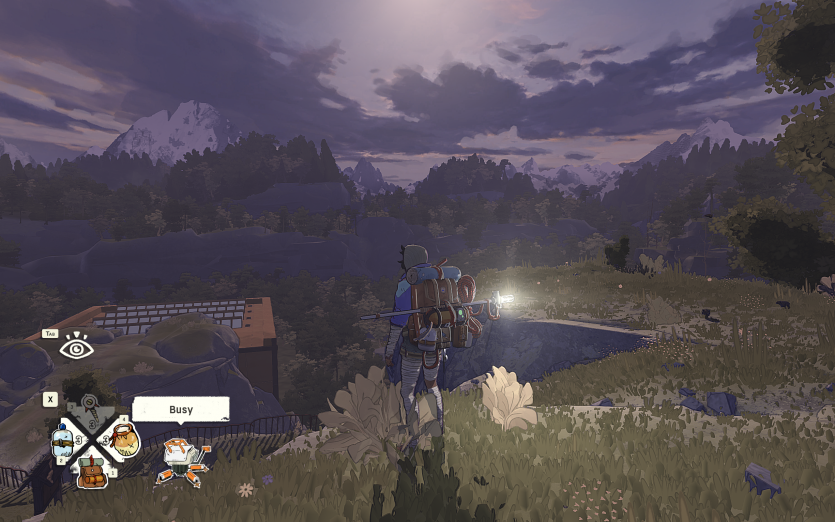The width and height of the screenshot is (835, 522).
Task: Open the brown backpack slot
Action: coord(93,470)
